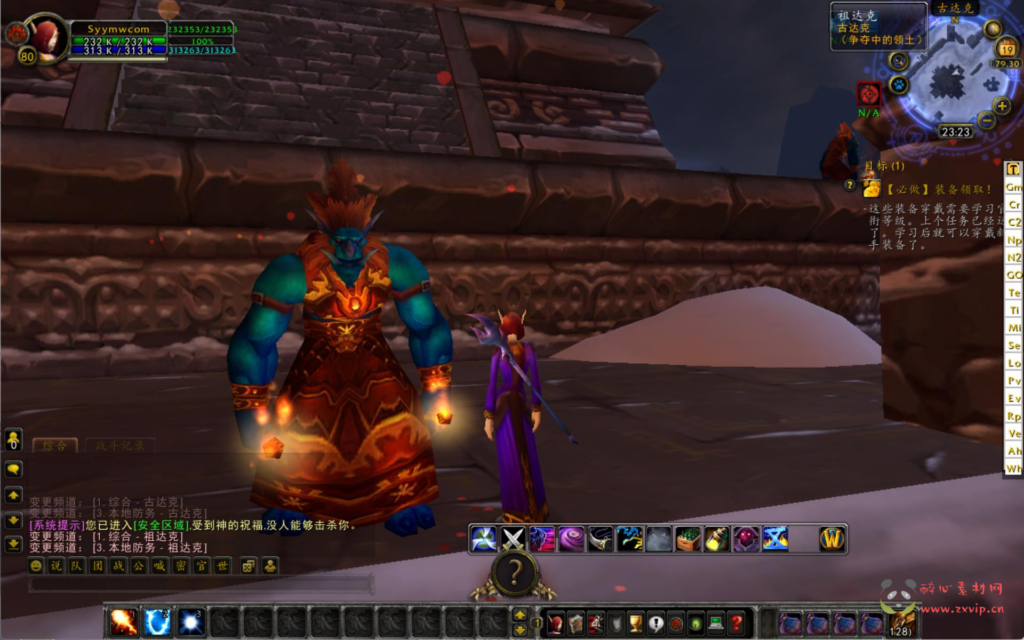This screenshot has width=1024, height=640.
Task: Click the WoW logo action button
Action: tap(832, 539)
